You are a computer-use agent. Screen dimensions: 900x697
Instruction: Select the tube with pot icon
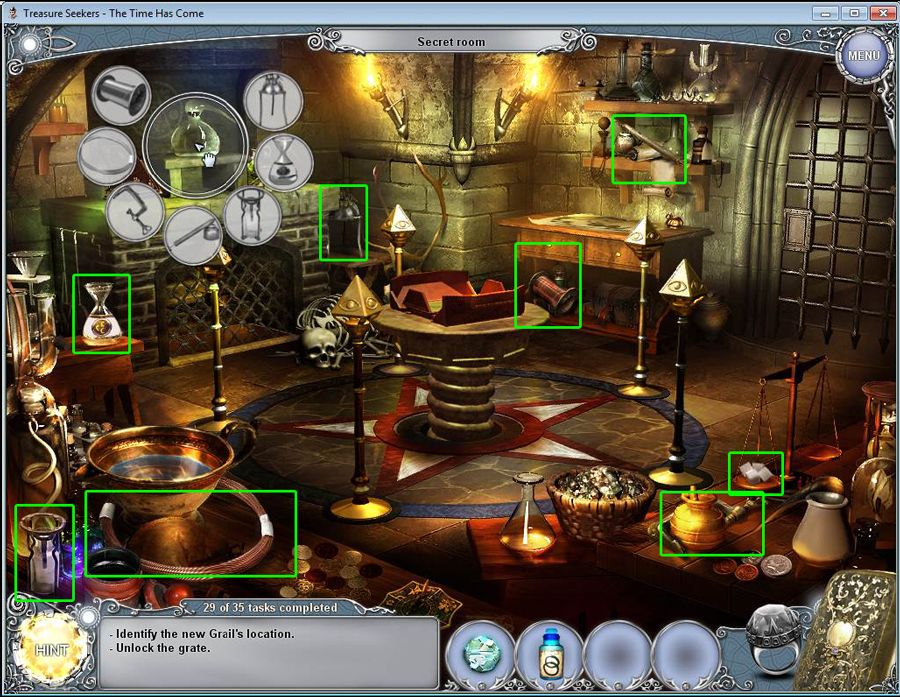coord(194,234)
